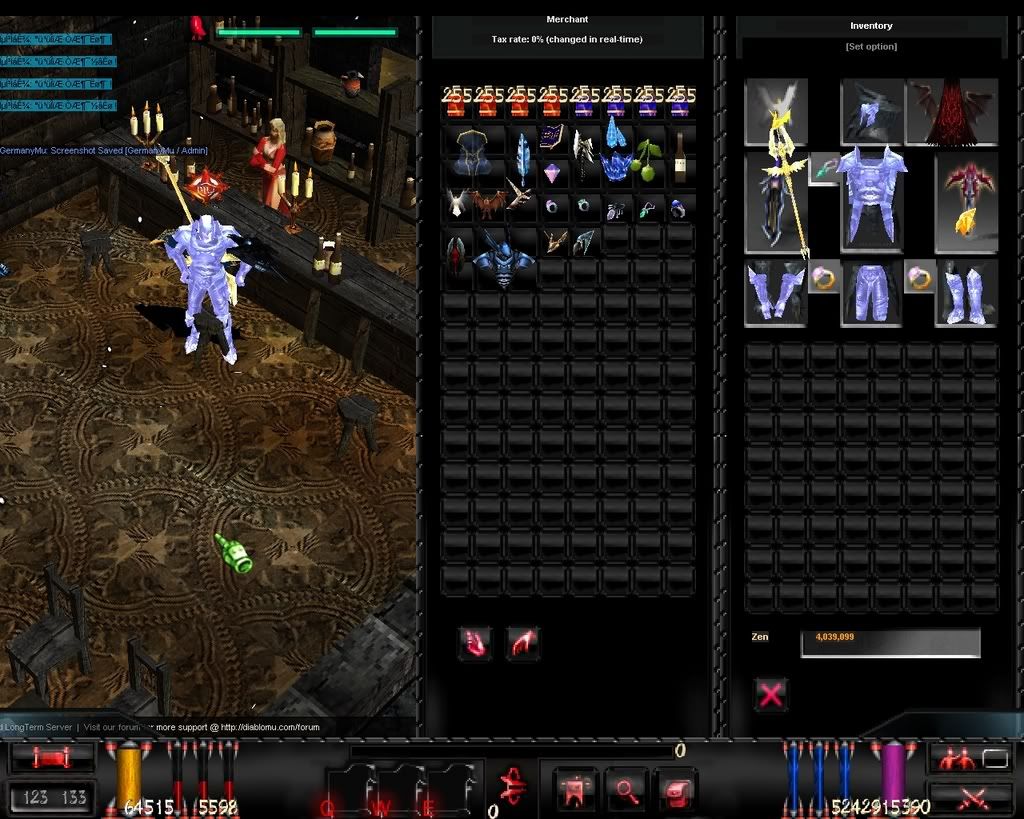The height and width of the screenshot is (819, 1024).
Task: Choose the purple gem in merchant grid
Action: coord(552,172)
